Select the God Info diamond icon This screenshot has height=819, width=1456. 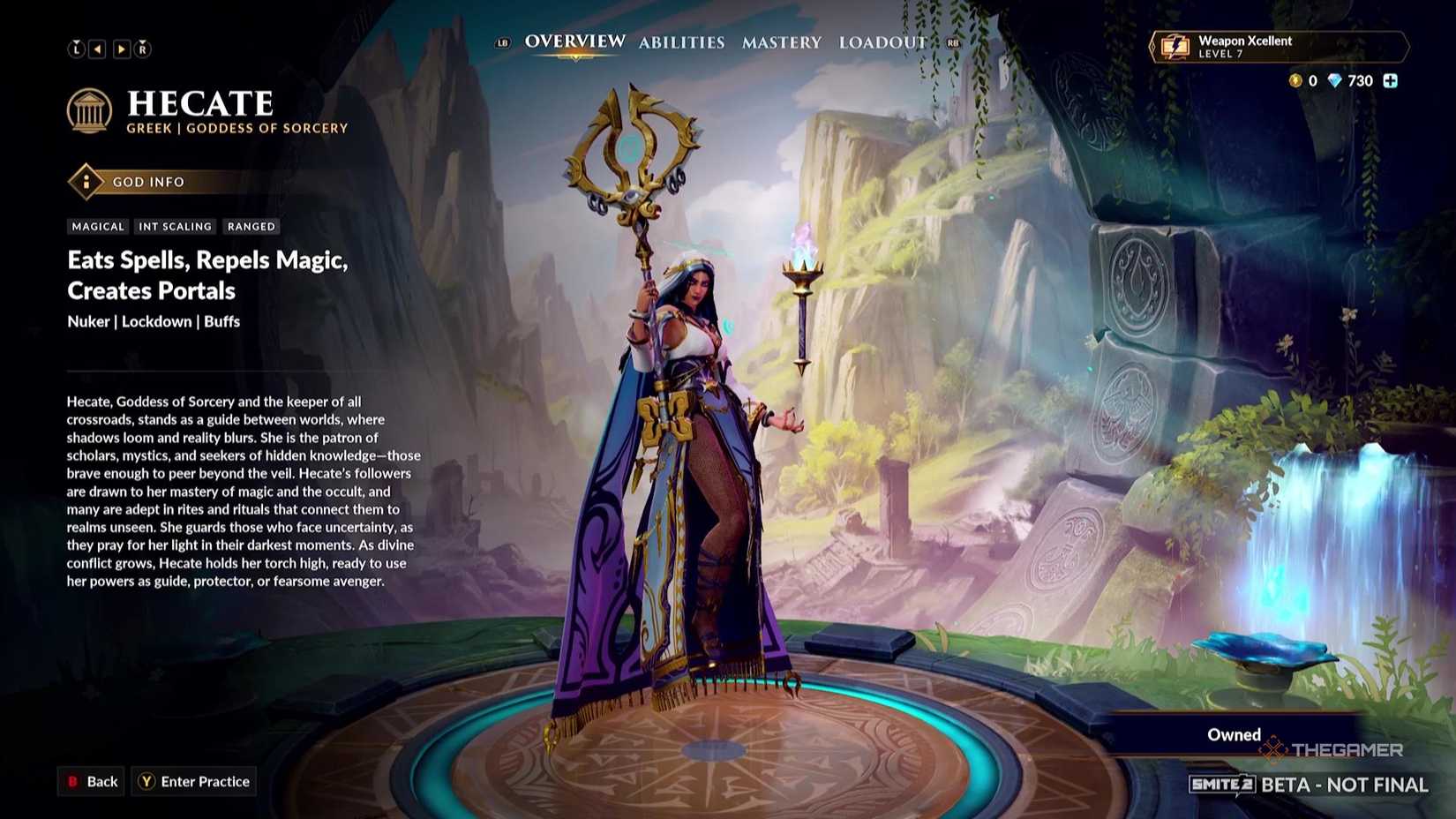click(86, 182)
